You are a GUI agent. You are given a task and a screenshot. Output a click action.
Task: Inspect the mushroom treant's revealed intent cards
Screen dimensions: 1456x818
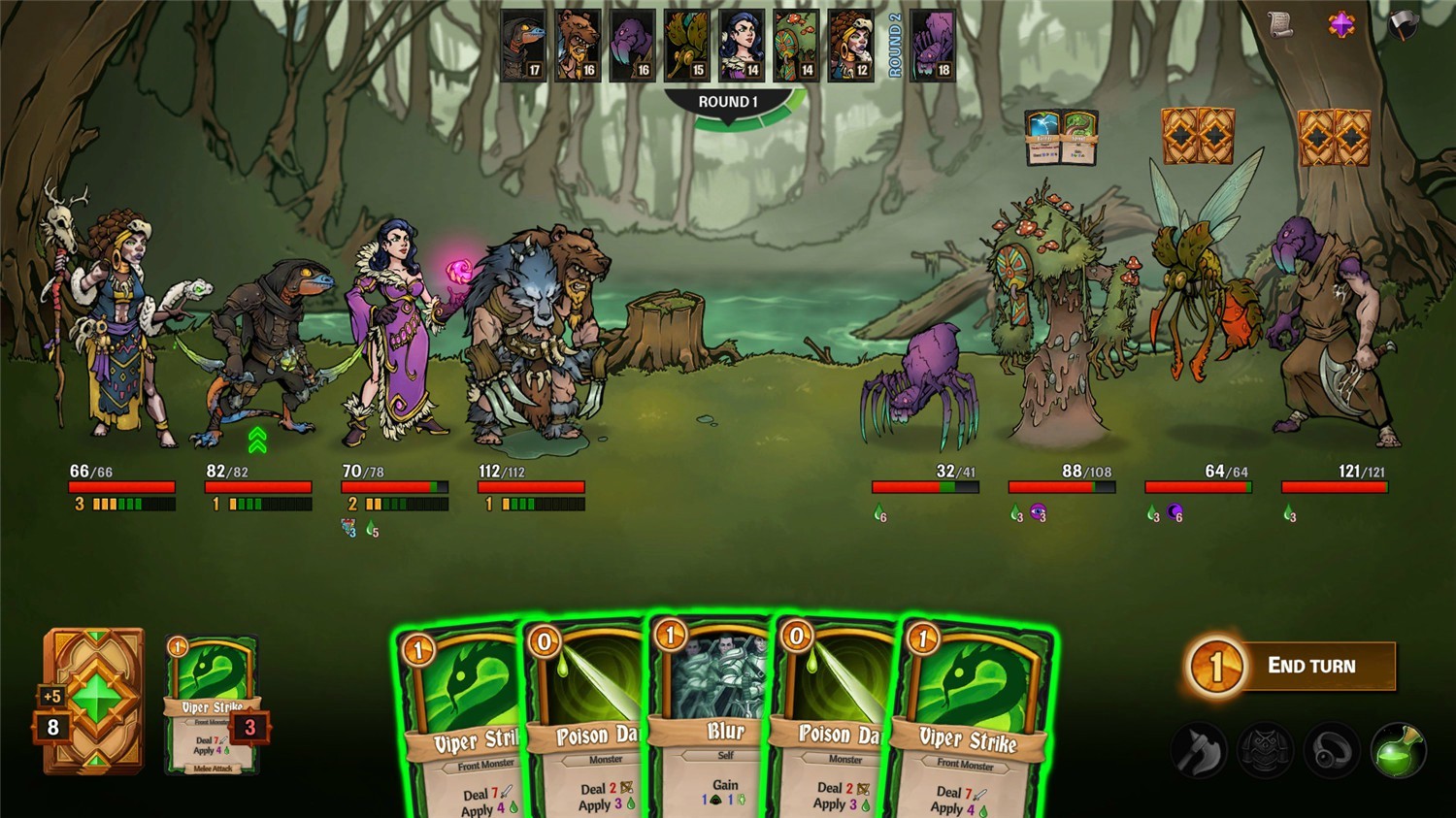tap(1061, 137)
